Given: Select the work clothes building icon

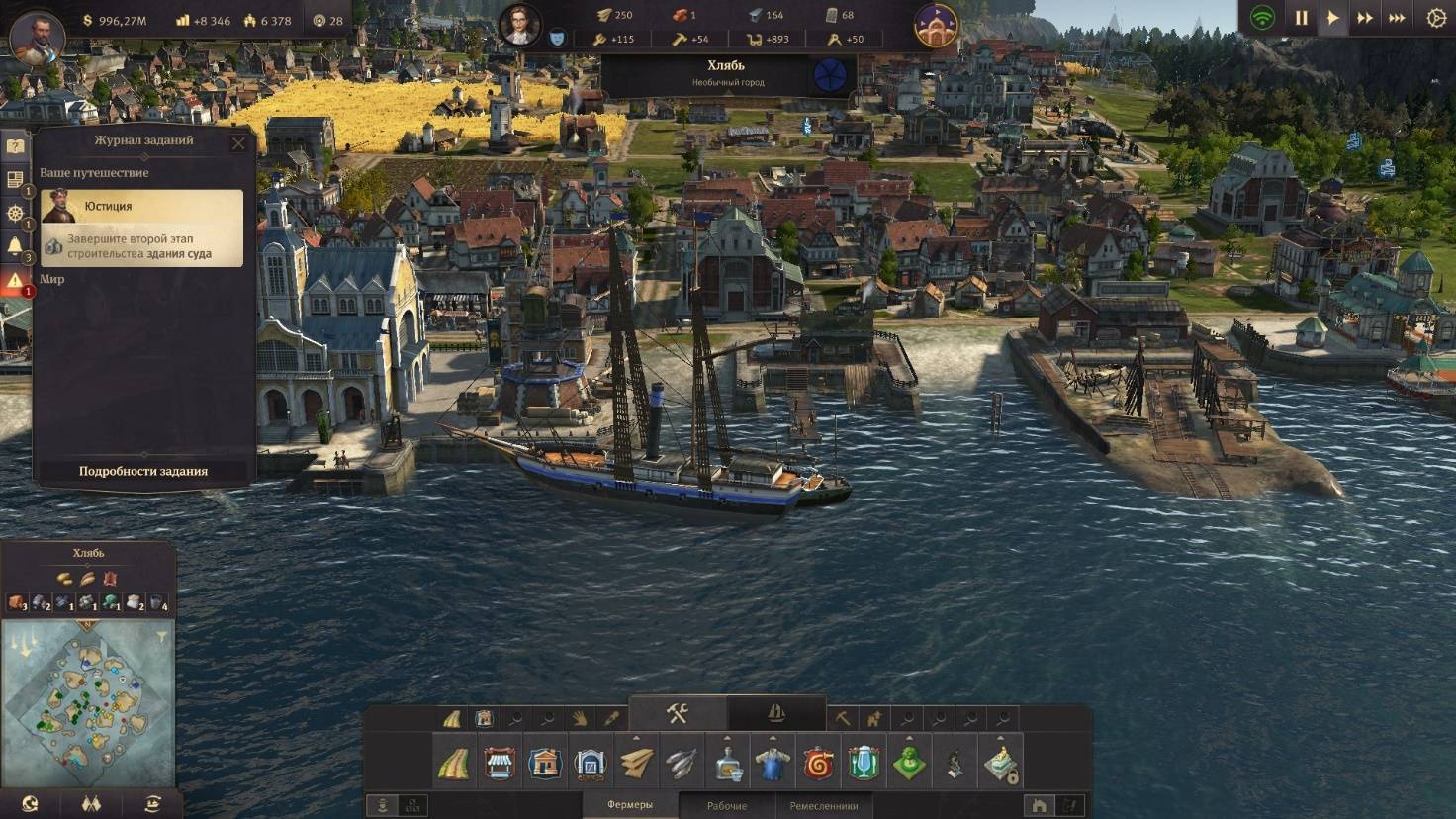Looking at the screenshot, I should coord(773,763).
